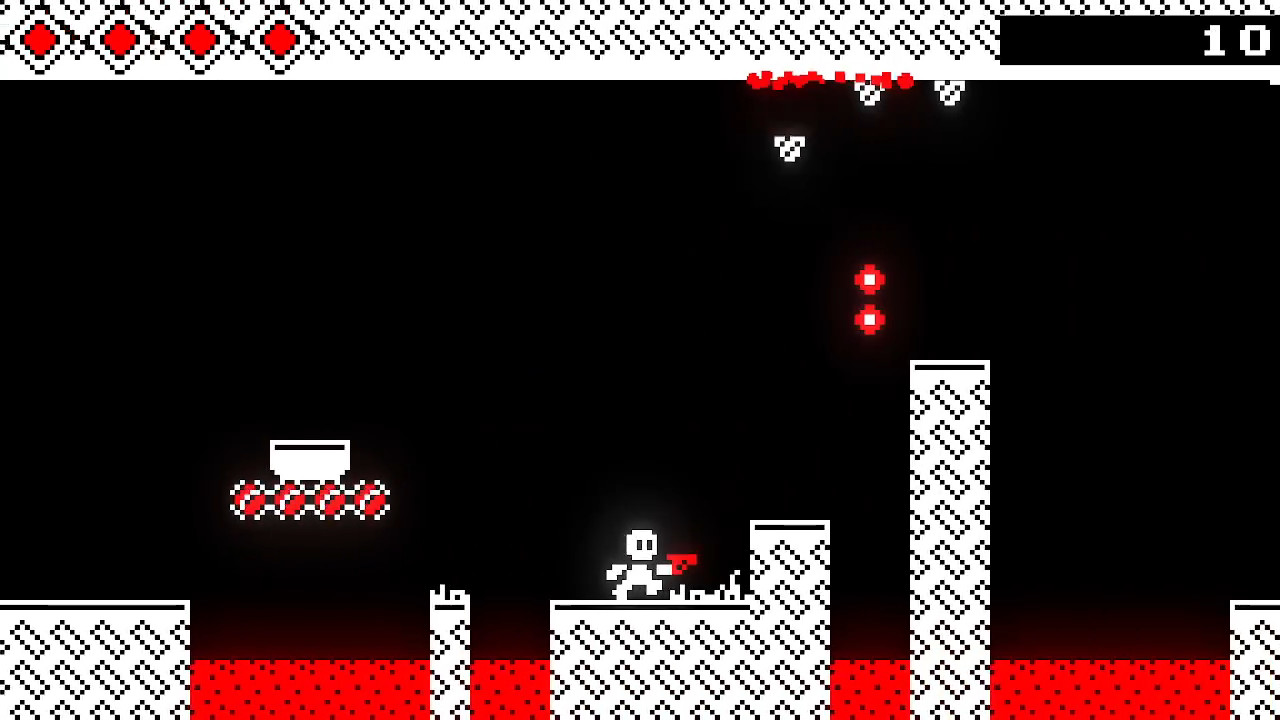
Task: Select the score counter showing 10
Action: pyautogui.click(x=1235, y=40)
